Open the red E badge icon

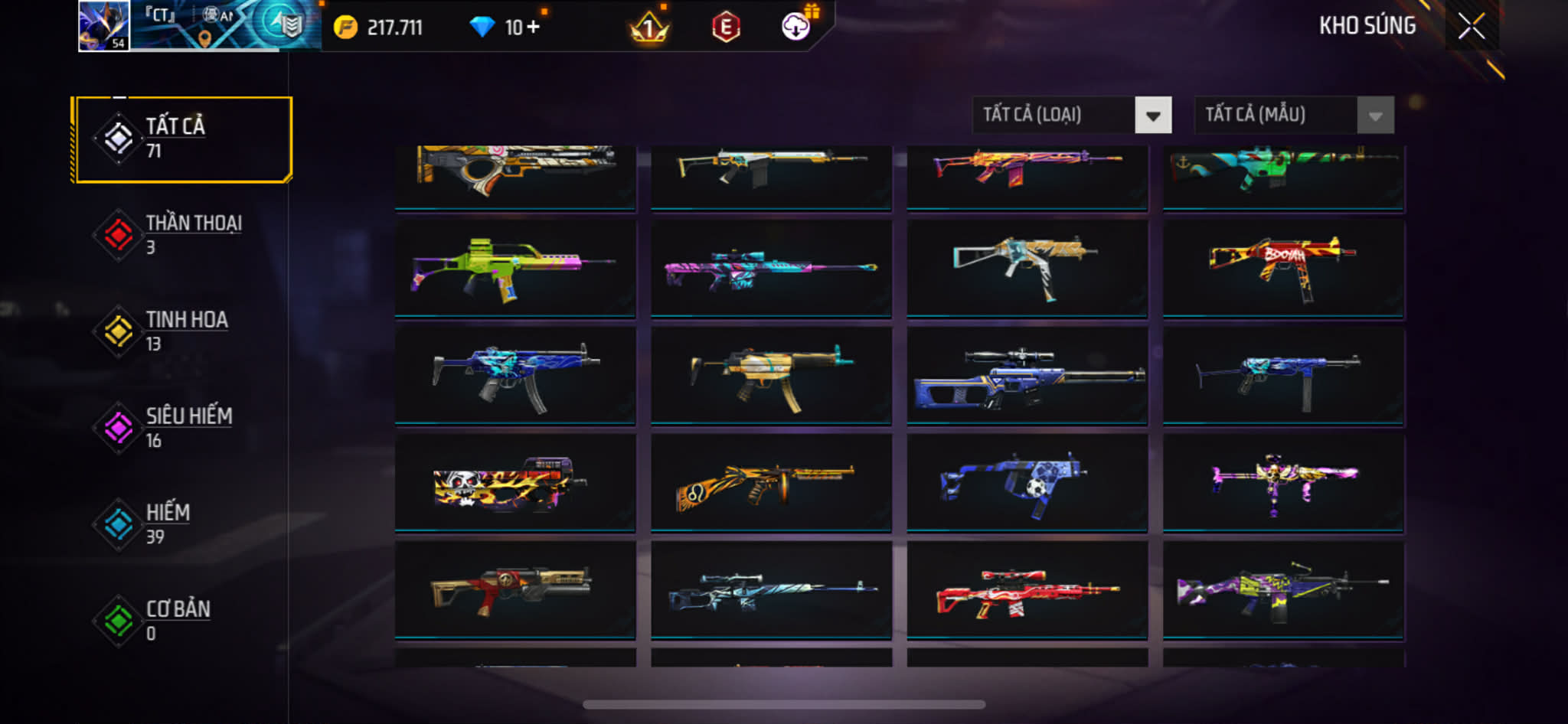tap(726, 28)
